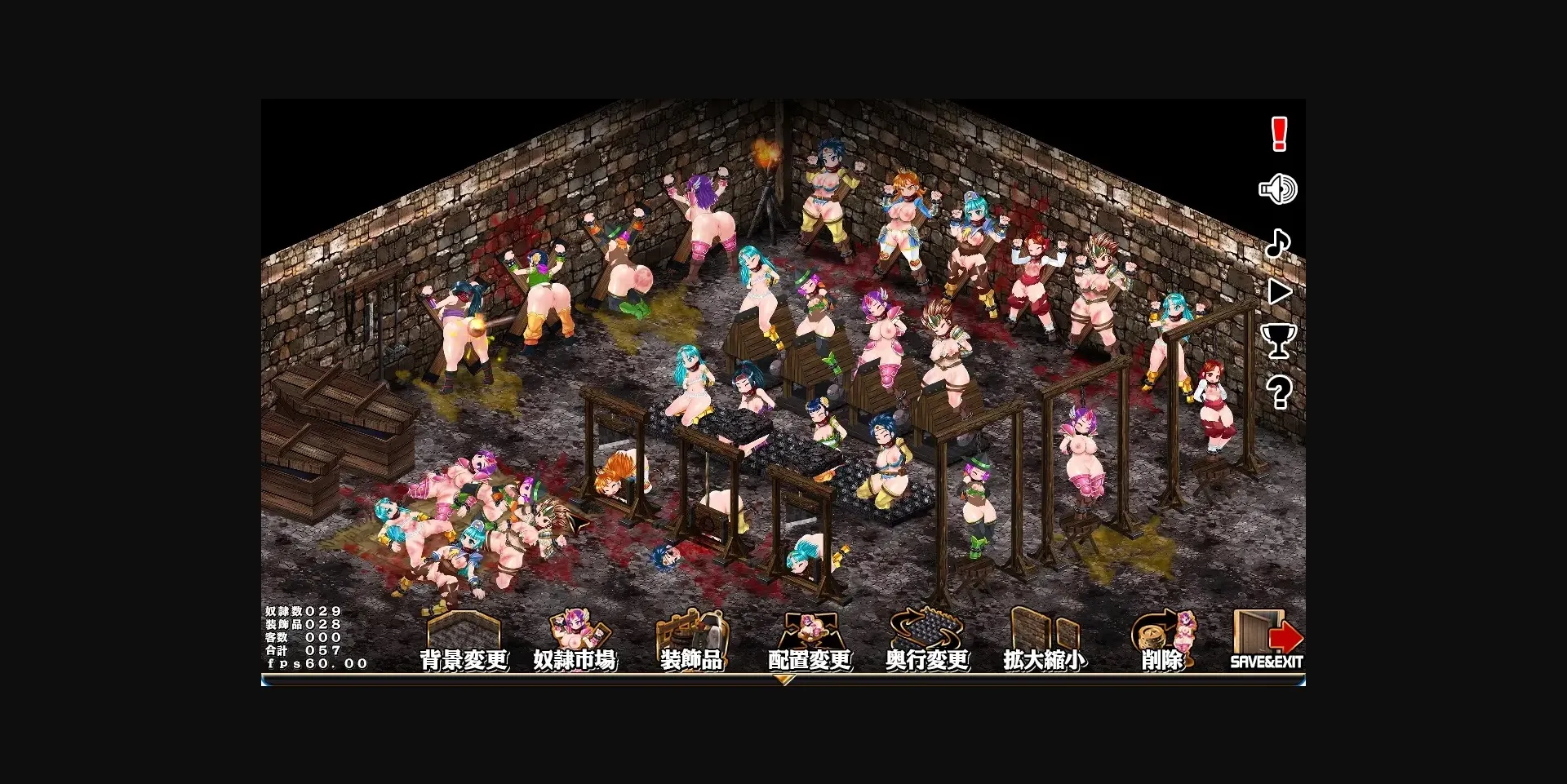Viewport: 1567px width, 784px height.
Task: Mute sound with the speaker icon
Action: coord(1279,189)
